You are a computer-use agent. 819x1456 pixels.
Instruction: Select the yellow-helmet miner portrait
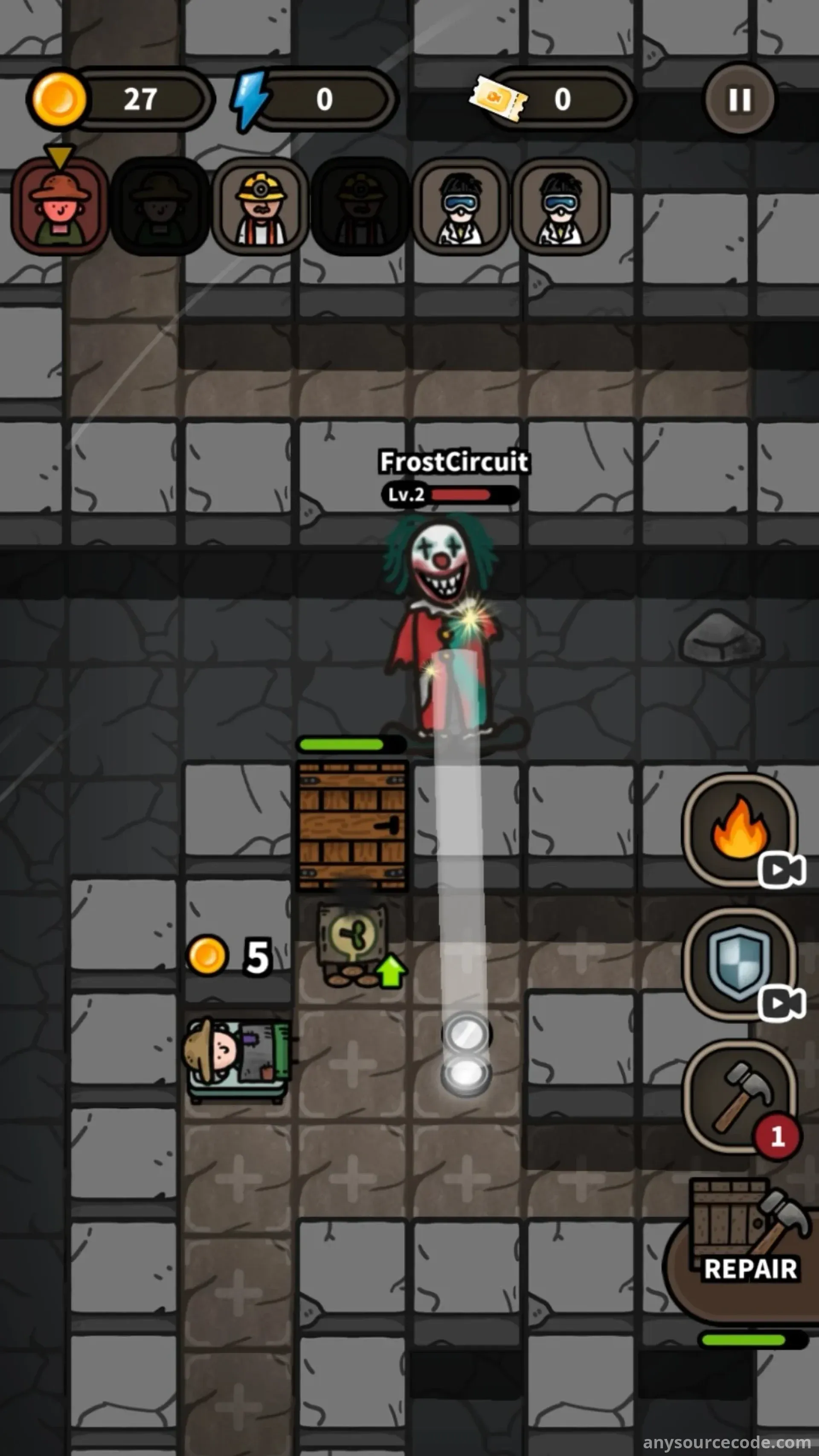pos(260,206)
